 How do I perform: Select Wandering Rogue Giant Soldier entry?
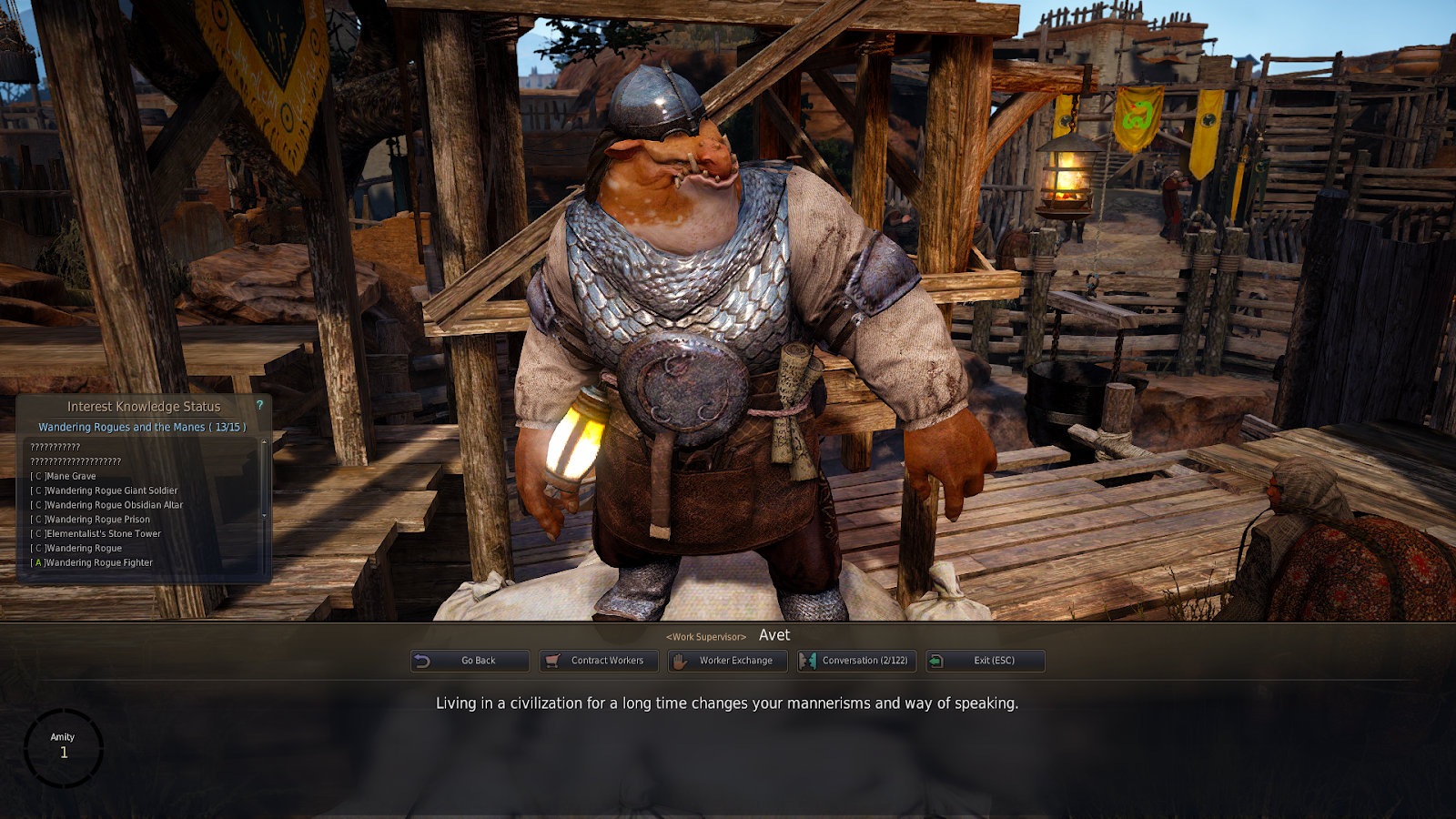tap(111, 490)
